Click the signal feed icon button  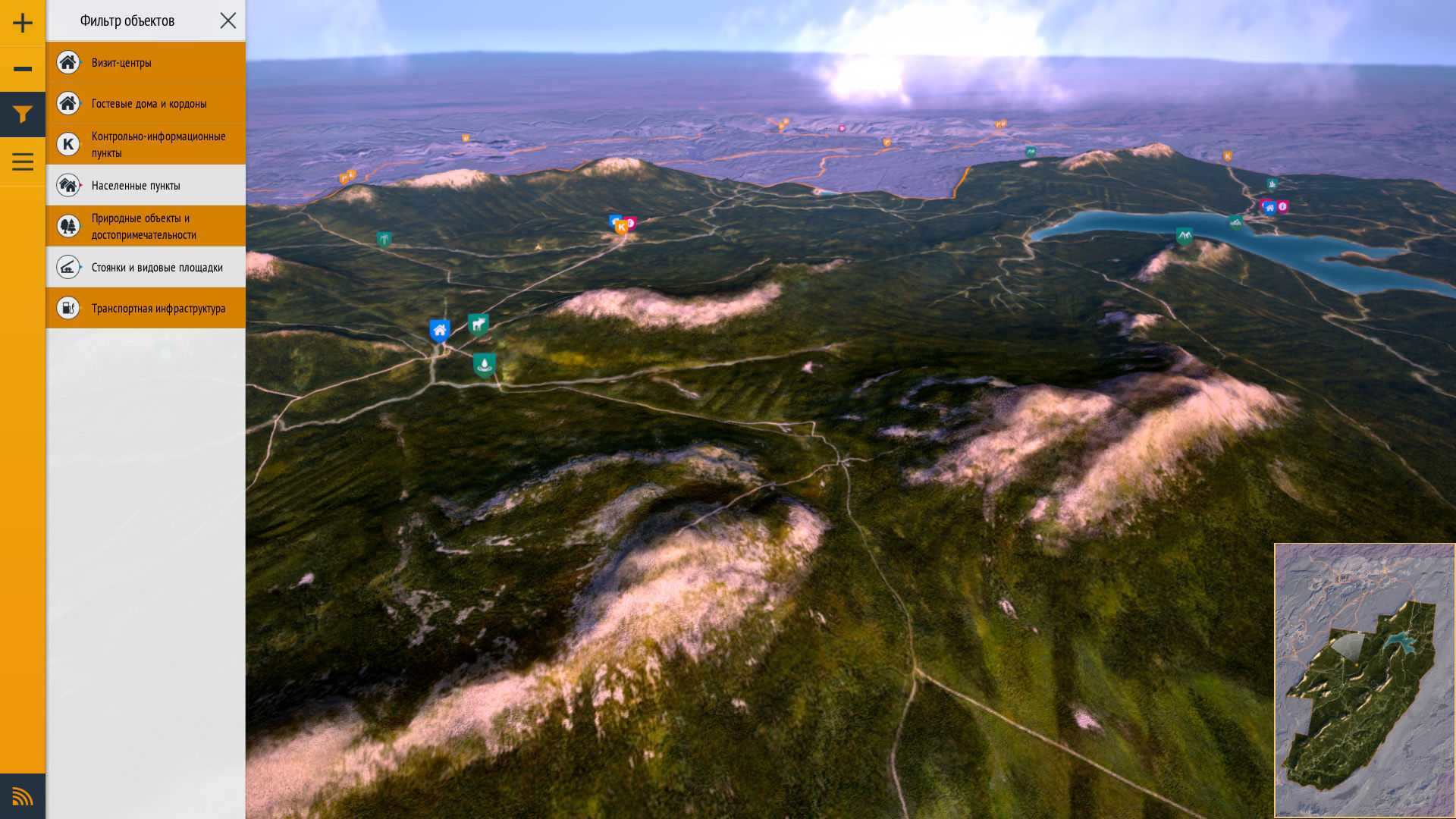point(23,796)
